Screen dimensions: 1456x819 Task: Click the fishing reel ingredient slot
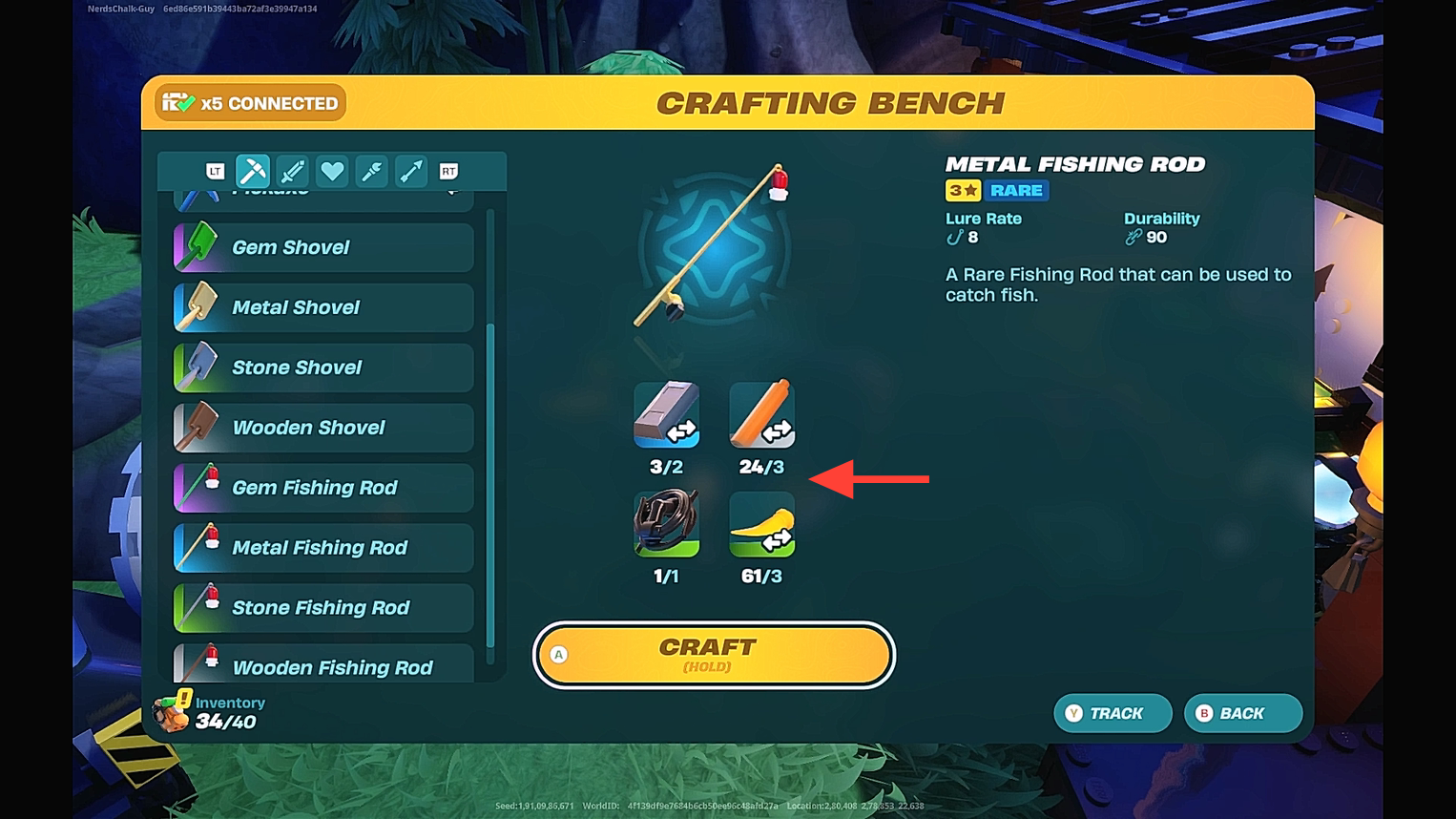[x=666, y=523]
